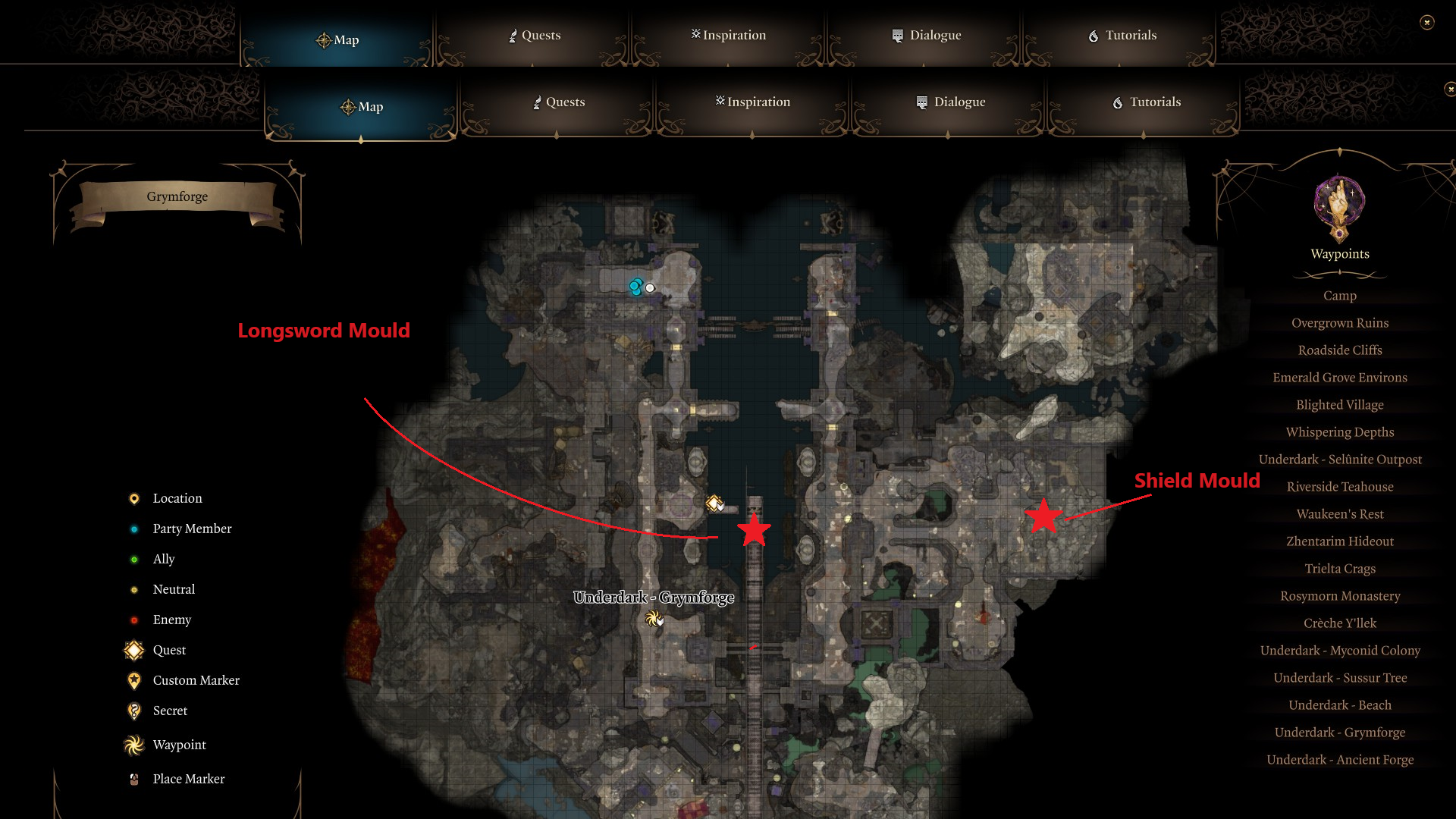Fast travel to Camp from the waypoint list
1456x819 pixels.
[x=1339, y=295]
